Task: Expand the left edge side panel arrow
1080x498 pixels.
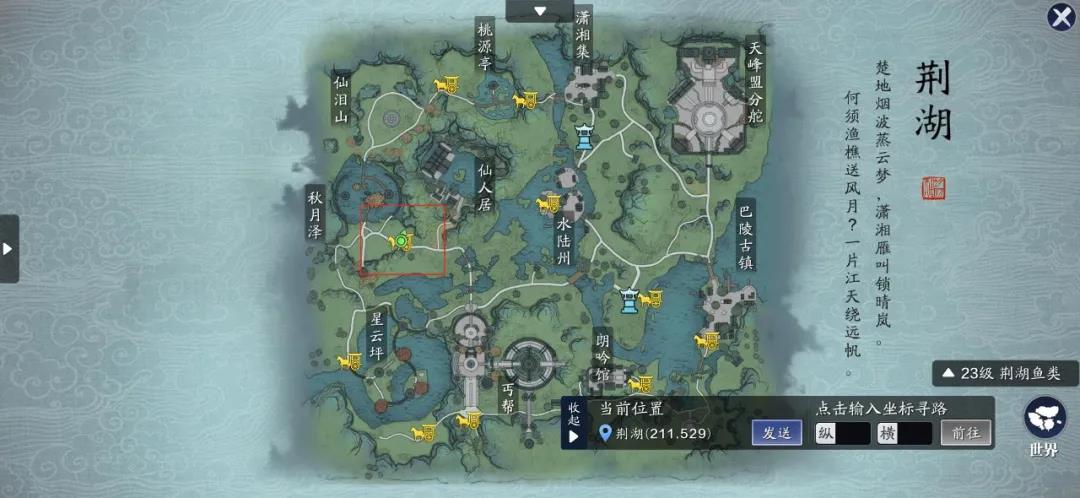Action: [x=9, y=248]
